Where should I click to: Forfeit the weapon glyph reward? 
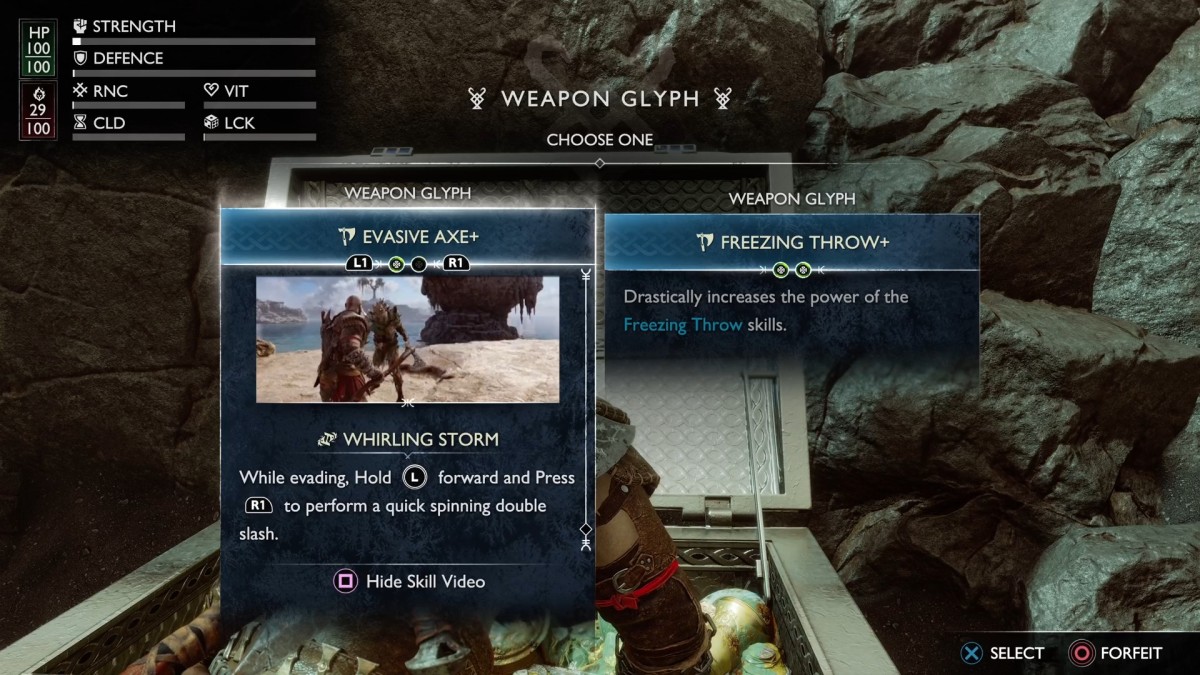pyautogui.click(x=1116, y=653)
